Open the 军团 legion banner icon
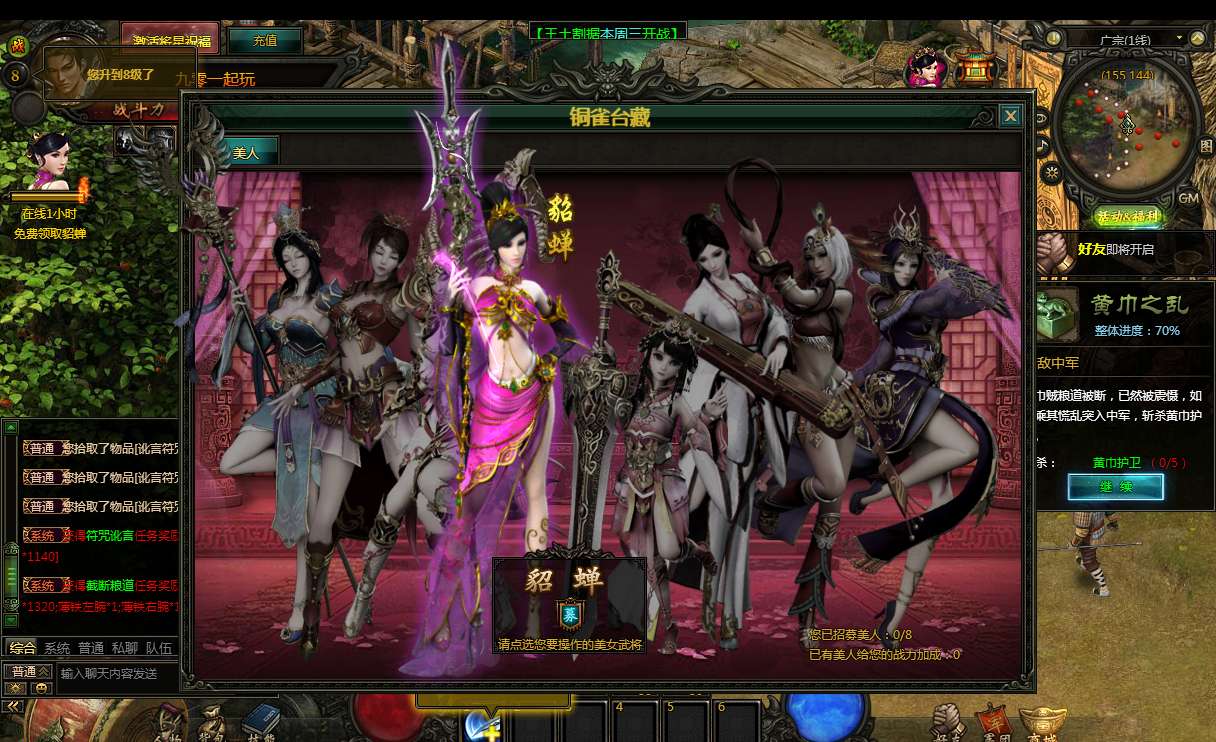The image size is (1216, 742). (x=991, y=721)
